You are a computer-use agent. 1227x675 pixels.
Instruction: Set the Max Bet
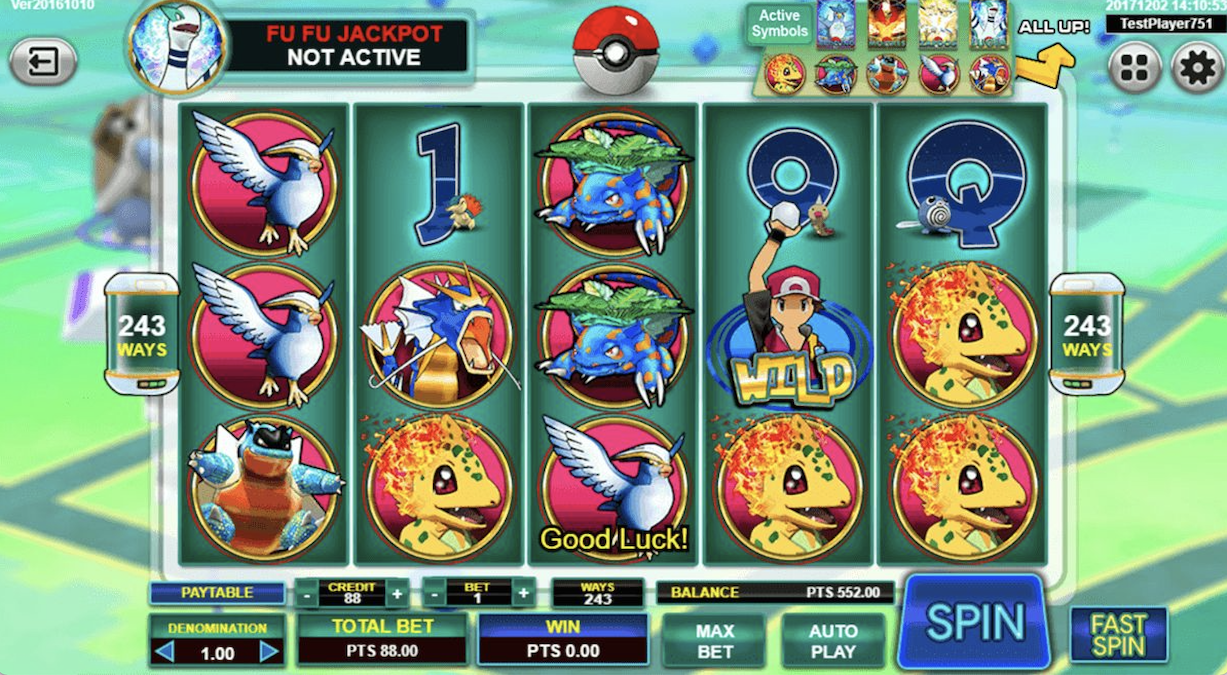[714, 641]
